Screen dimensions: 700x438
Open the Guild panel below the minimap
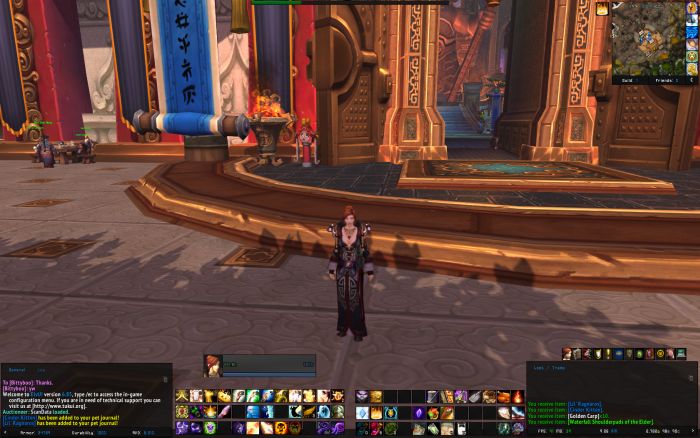coord(629,79)
